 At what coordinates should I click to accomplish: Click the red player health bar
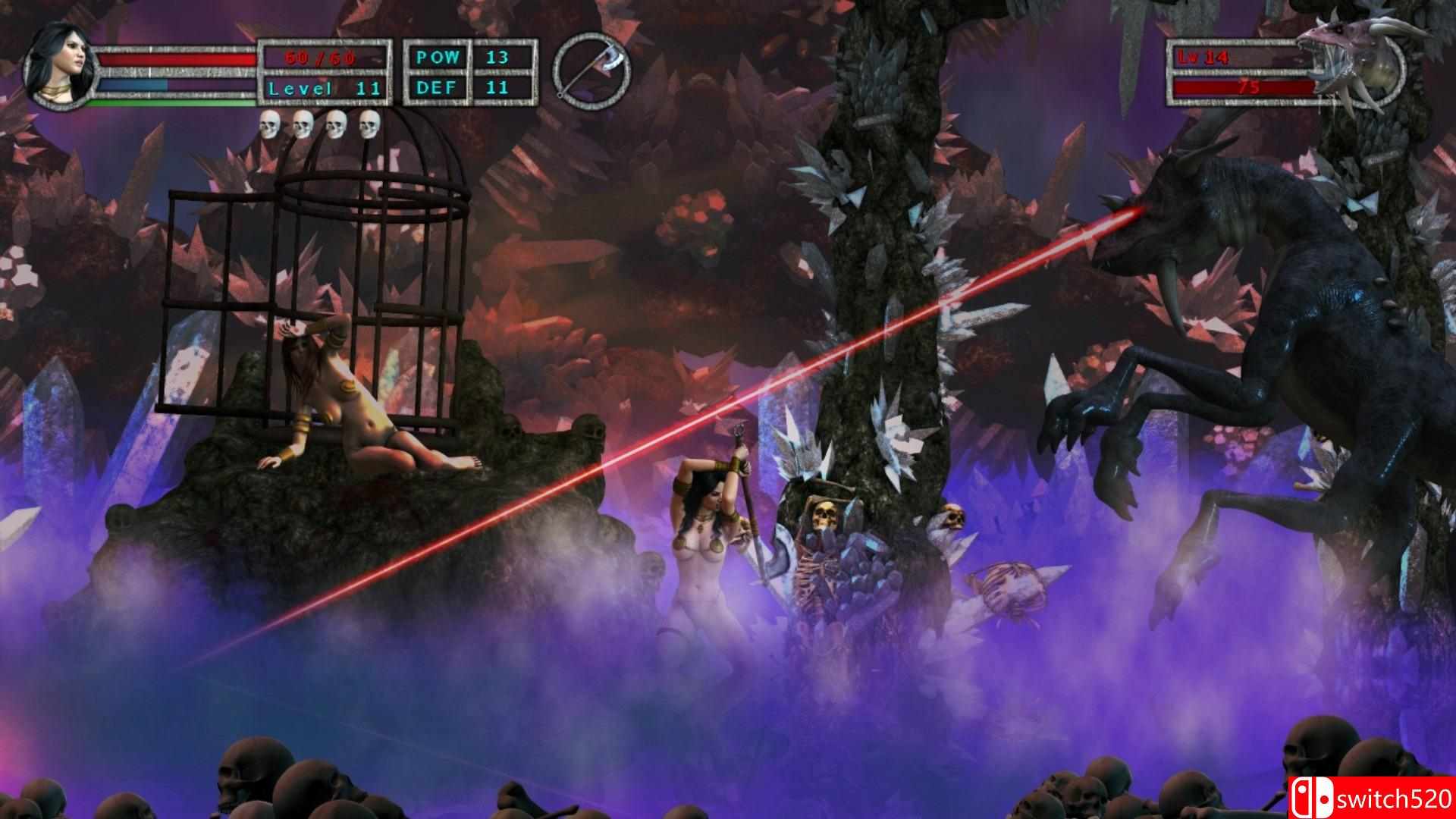click(178, 59)
